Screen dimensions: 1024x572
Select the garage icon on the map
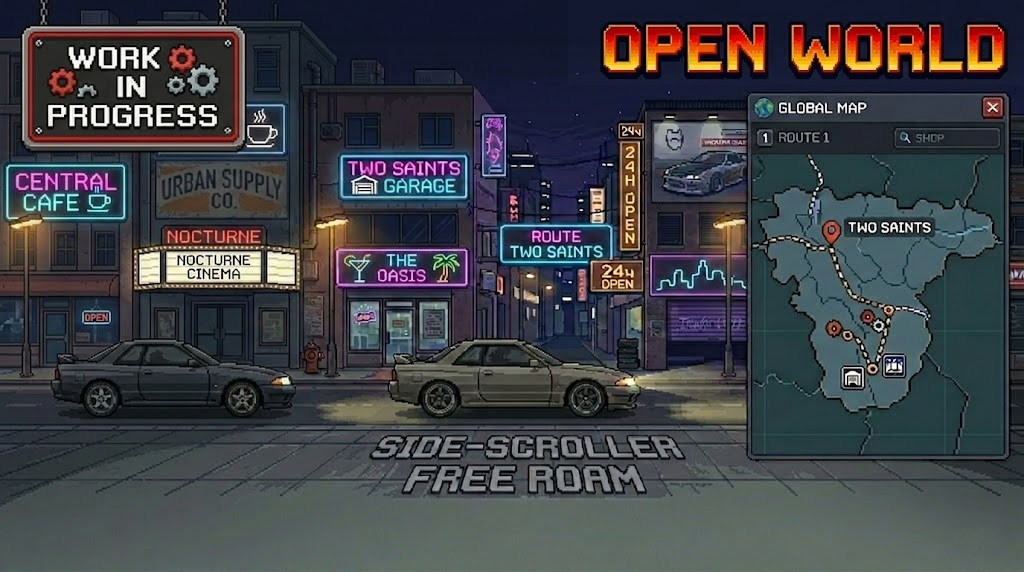pyautogui.click(x=853, y=377)
